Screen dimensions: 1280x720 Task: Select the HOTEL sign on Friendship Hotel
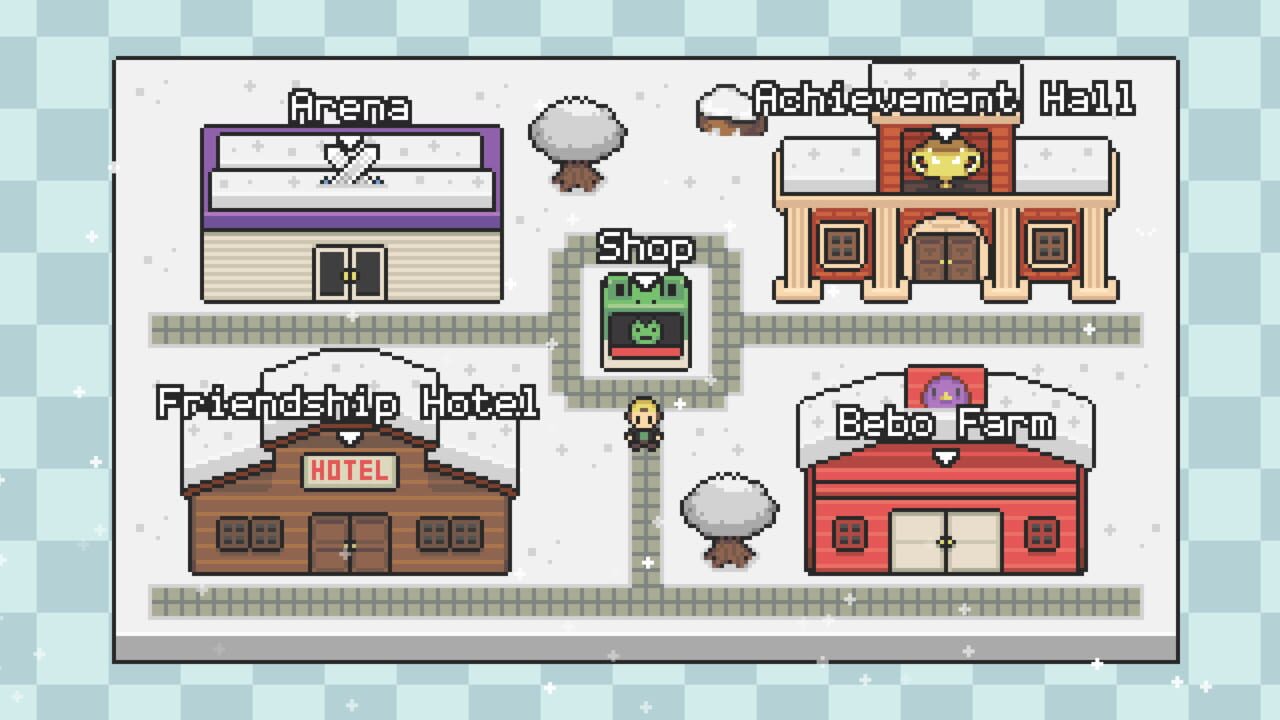(347, 468)
